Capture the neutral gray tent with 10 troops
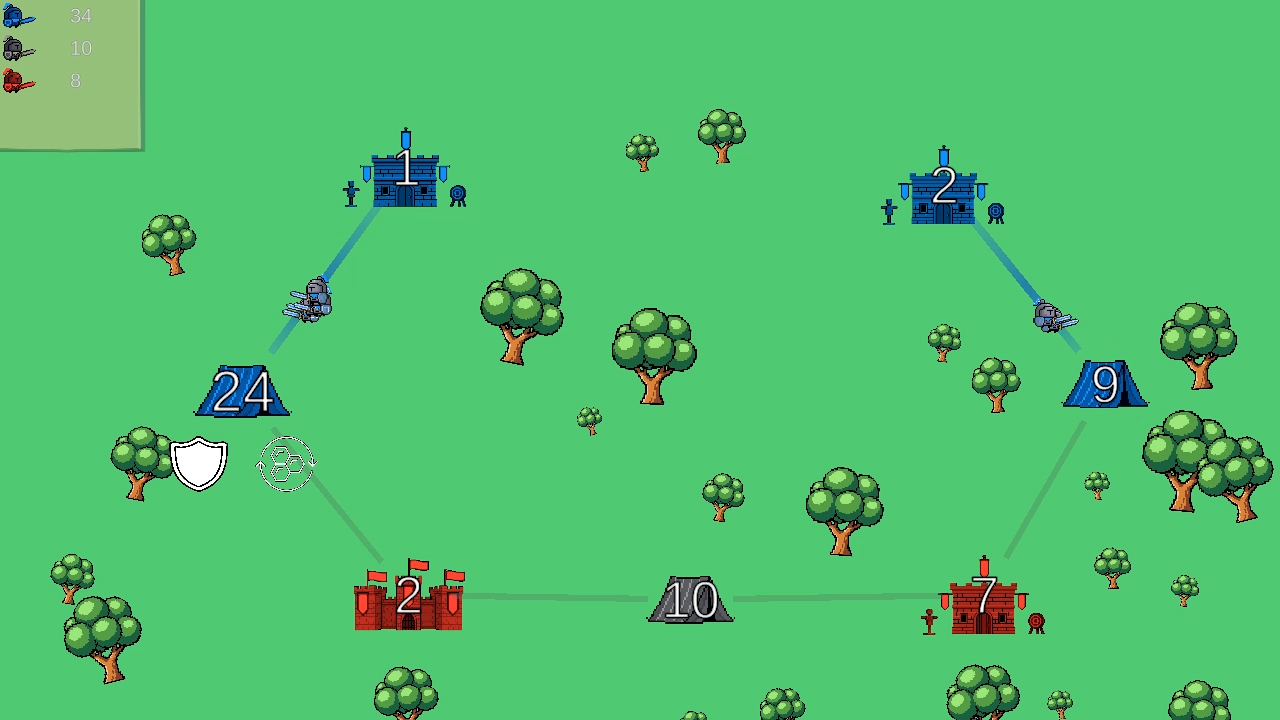 pyautogui.click(x=690, y=600)
